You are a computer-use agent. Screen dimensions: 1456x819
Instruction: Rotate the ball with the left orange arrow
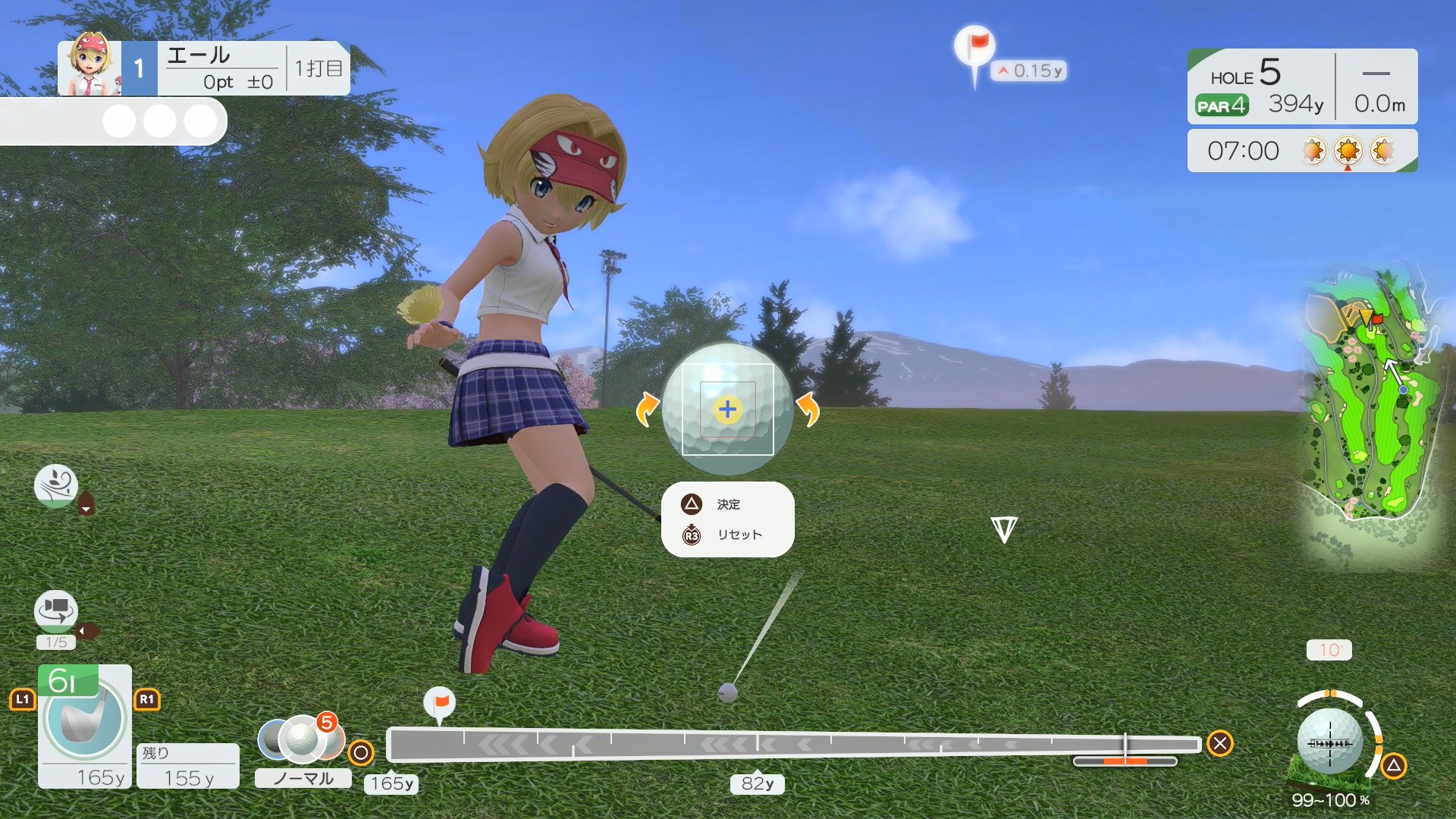(x=647, y=409)
